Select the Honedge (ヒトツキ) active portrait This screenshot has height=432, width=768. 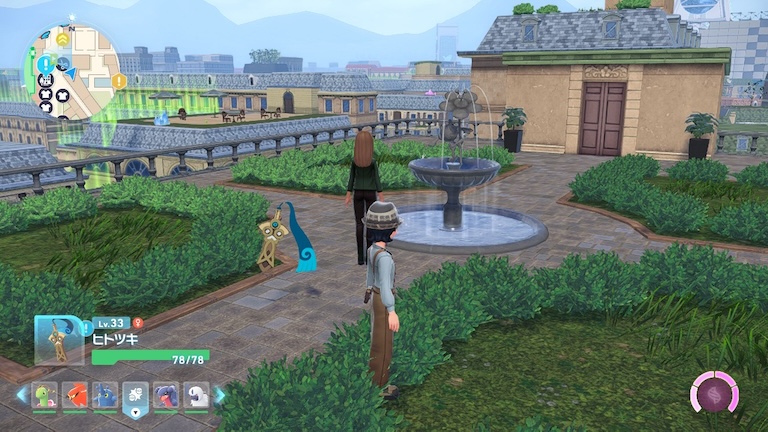58,340
